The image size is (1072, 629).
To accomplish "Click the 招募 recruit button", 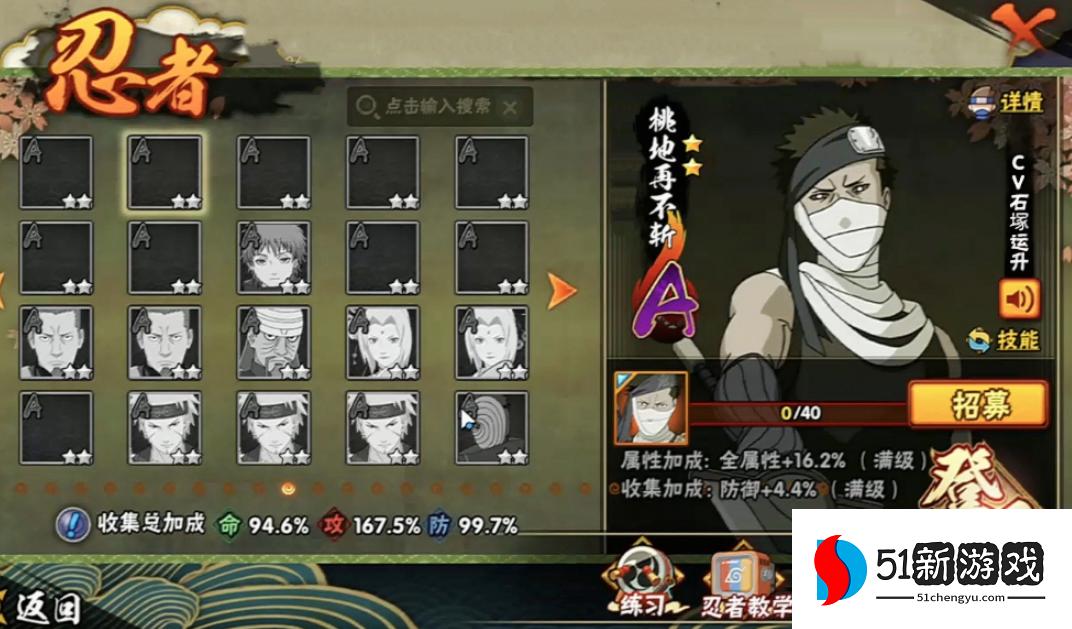I will (977, 405).
